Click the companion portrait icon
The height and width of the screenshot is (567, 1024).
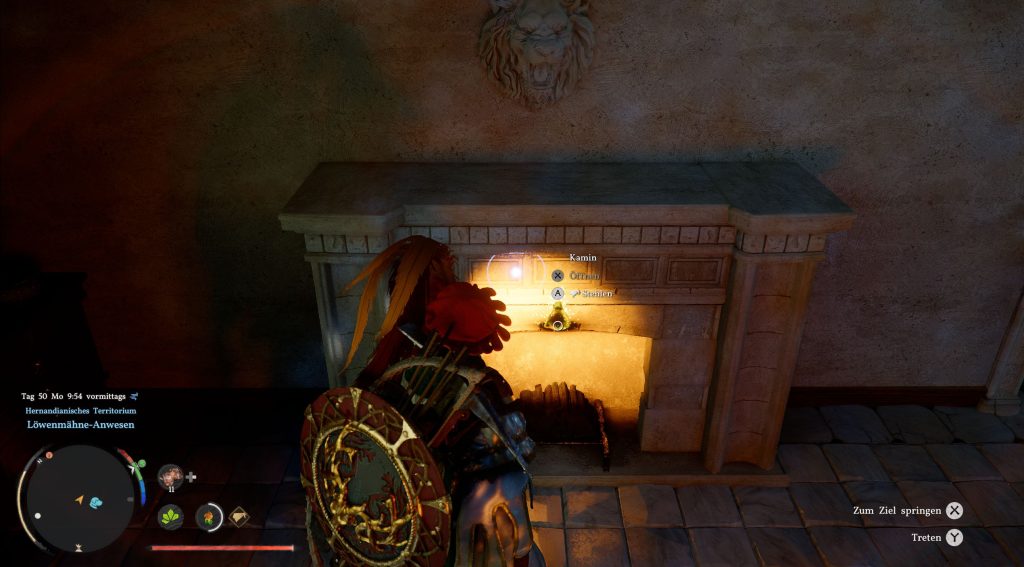tap(170, 476)
